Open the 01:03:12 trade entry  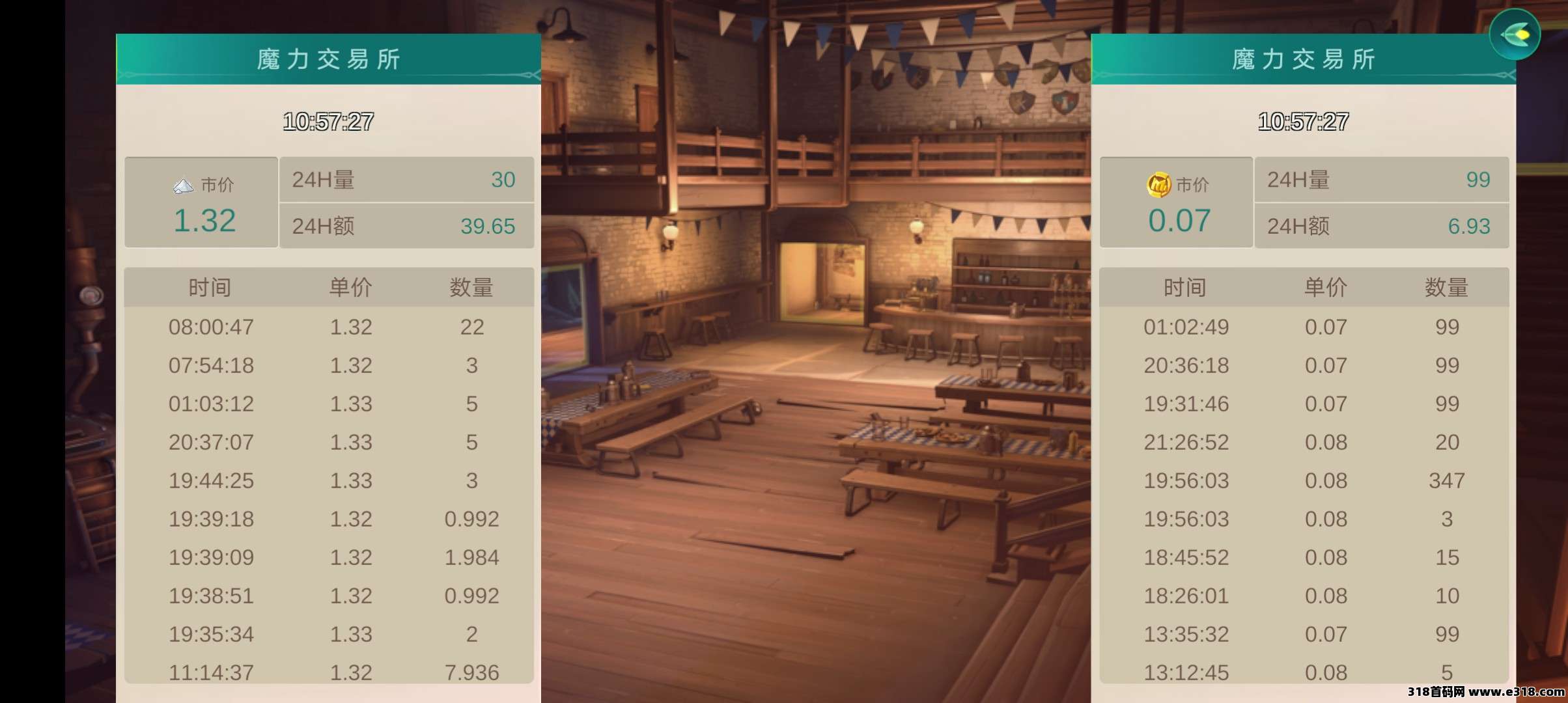329,404
